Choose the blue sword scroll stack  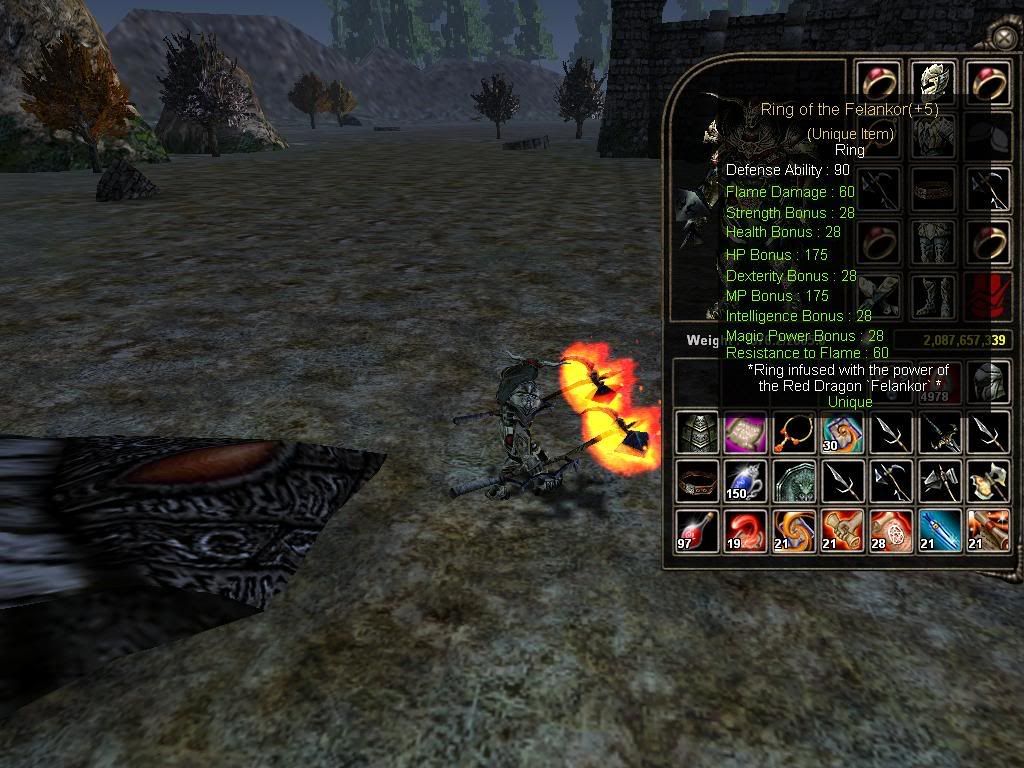coord(939,530)
